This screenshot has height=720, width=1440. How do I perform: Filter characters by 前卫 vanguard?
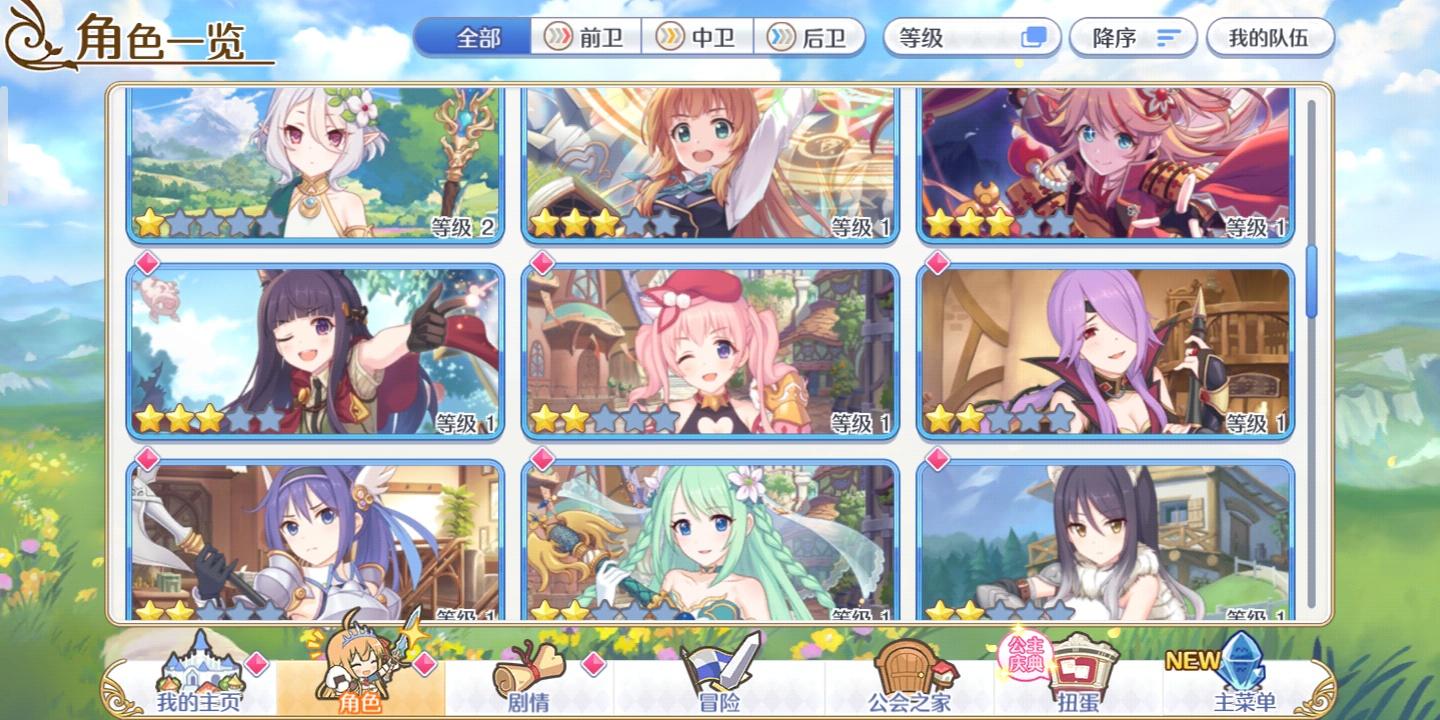[584, 36]
